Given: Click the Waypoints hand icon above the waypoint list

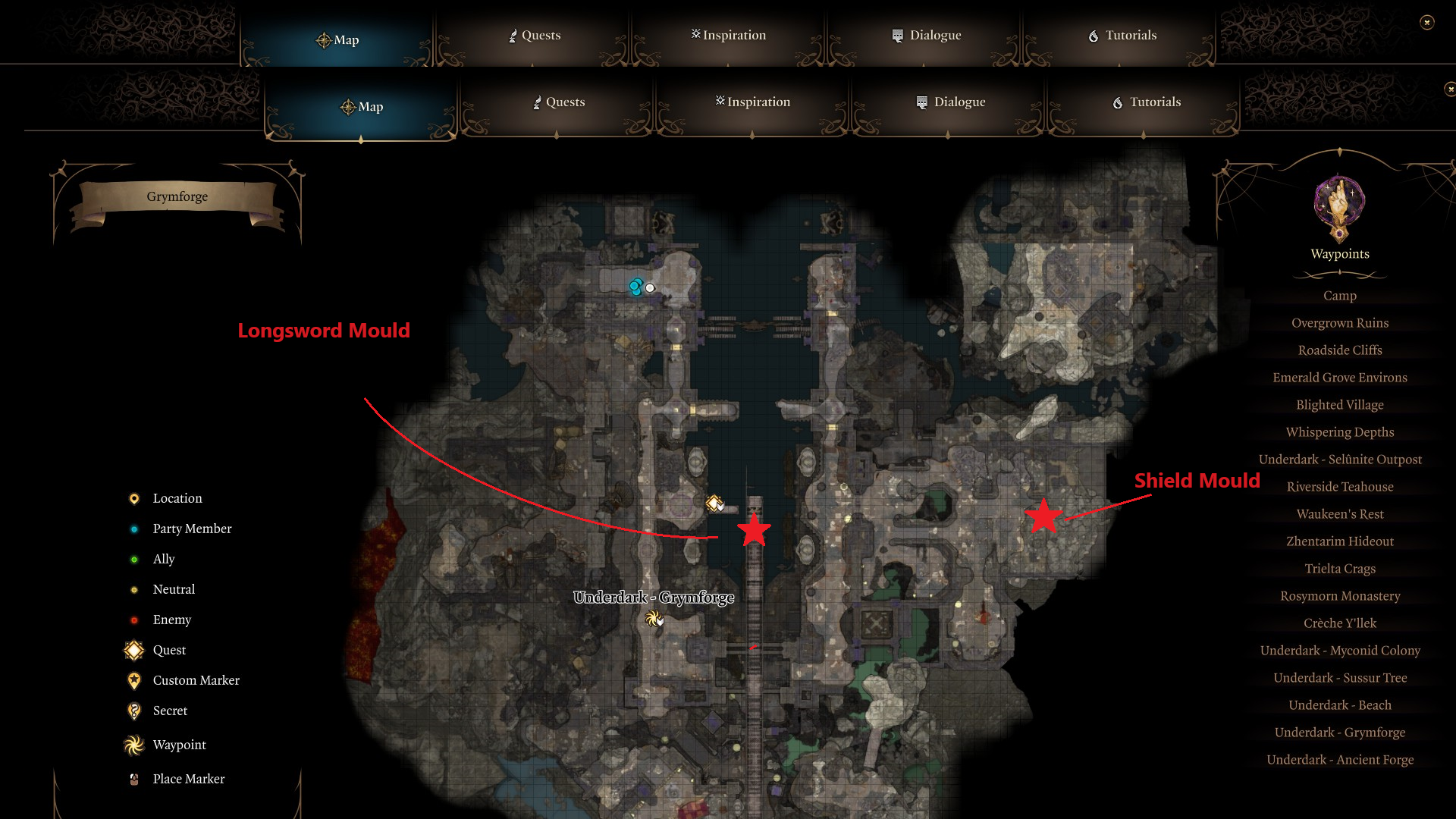Looking at the screenshot, I should coord(1339,203).
